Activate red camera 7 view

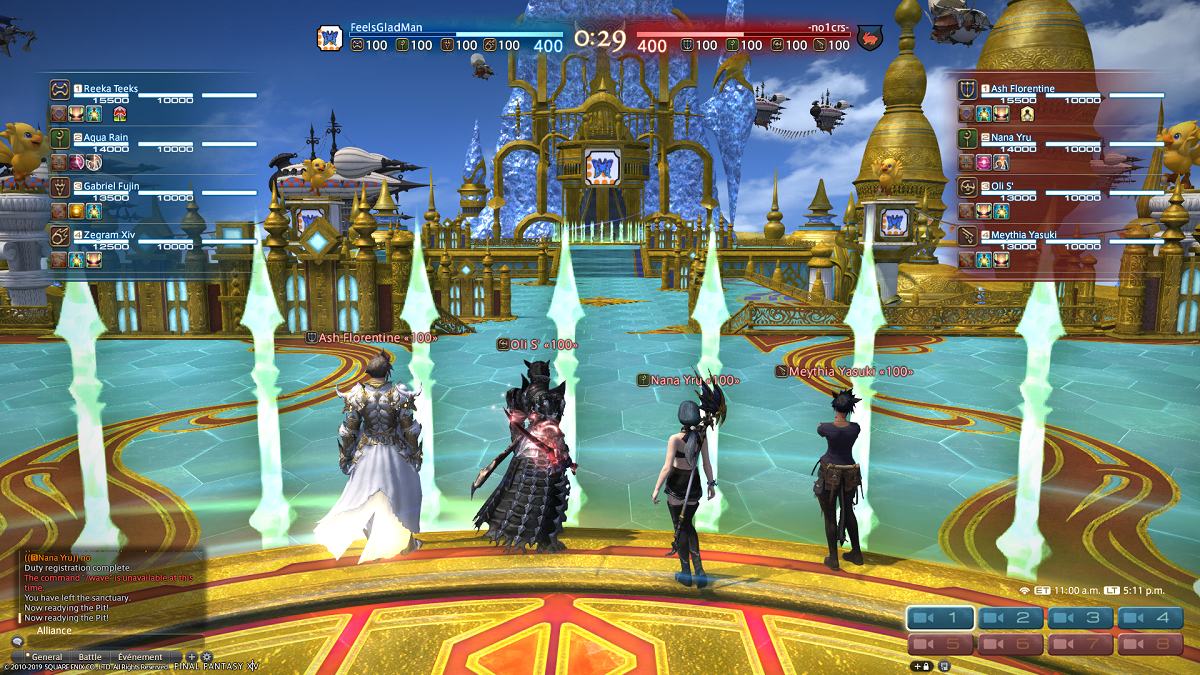point(1080,644)
